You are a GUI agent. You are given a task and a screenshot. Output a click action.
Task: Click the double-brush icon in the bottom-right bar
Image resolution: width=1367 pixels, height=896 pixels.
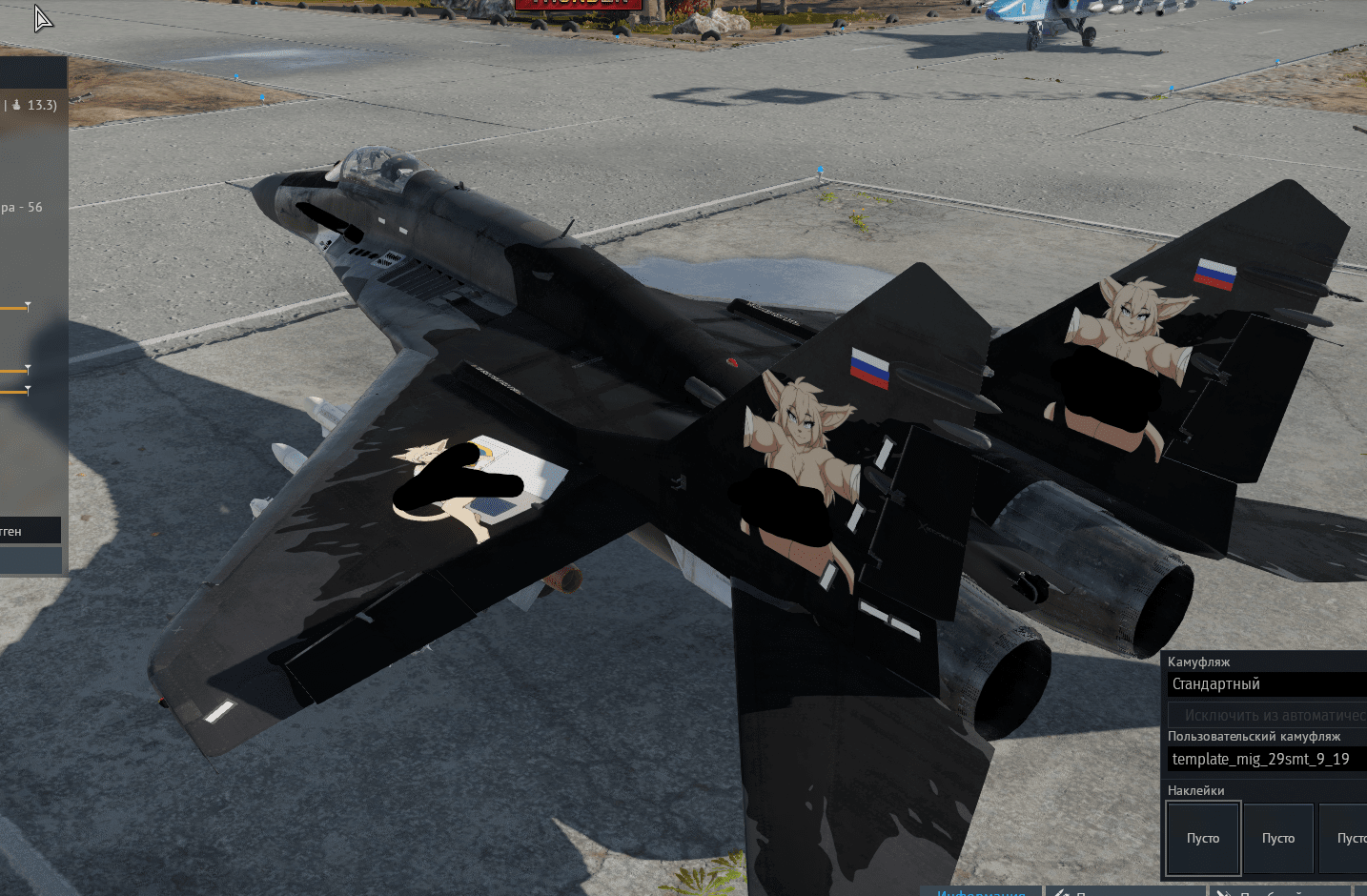coord(1225,892)
